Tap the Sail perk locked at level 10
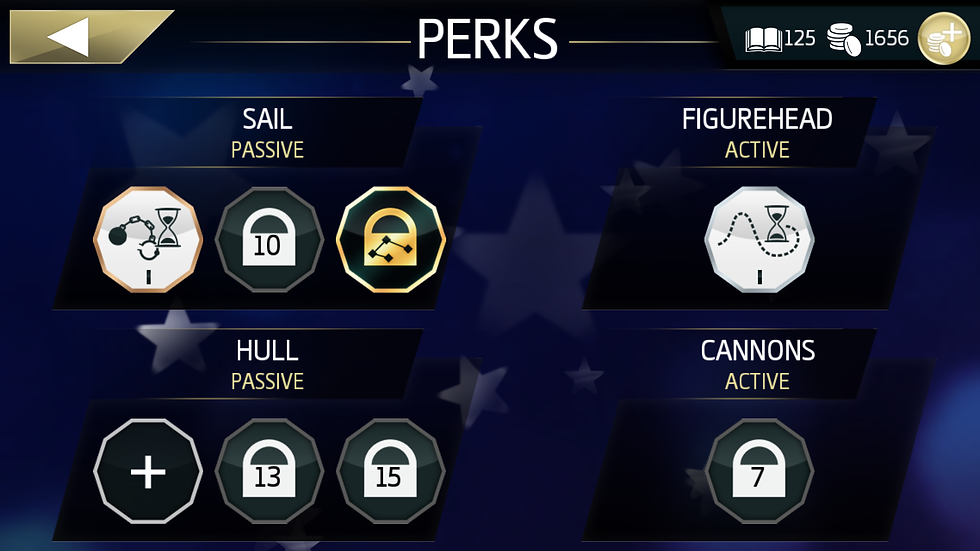The width and height of the screenshot is (980, 551). 269,241
